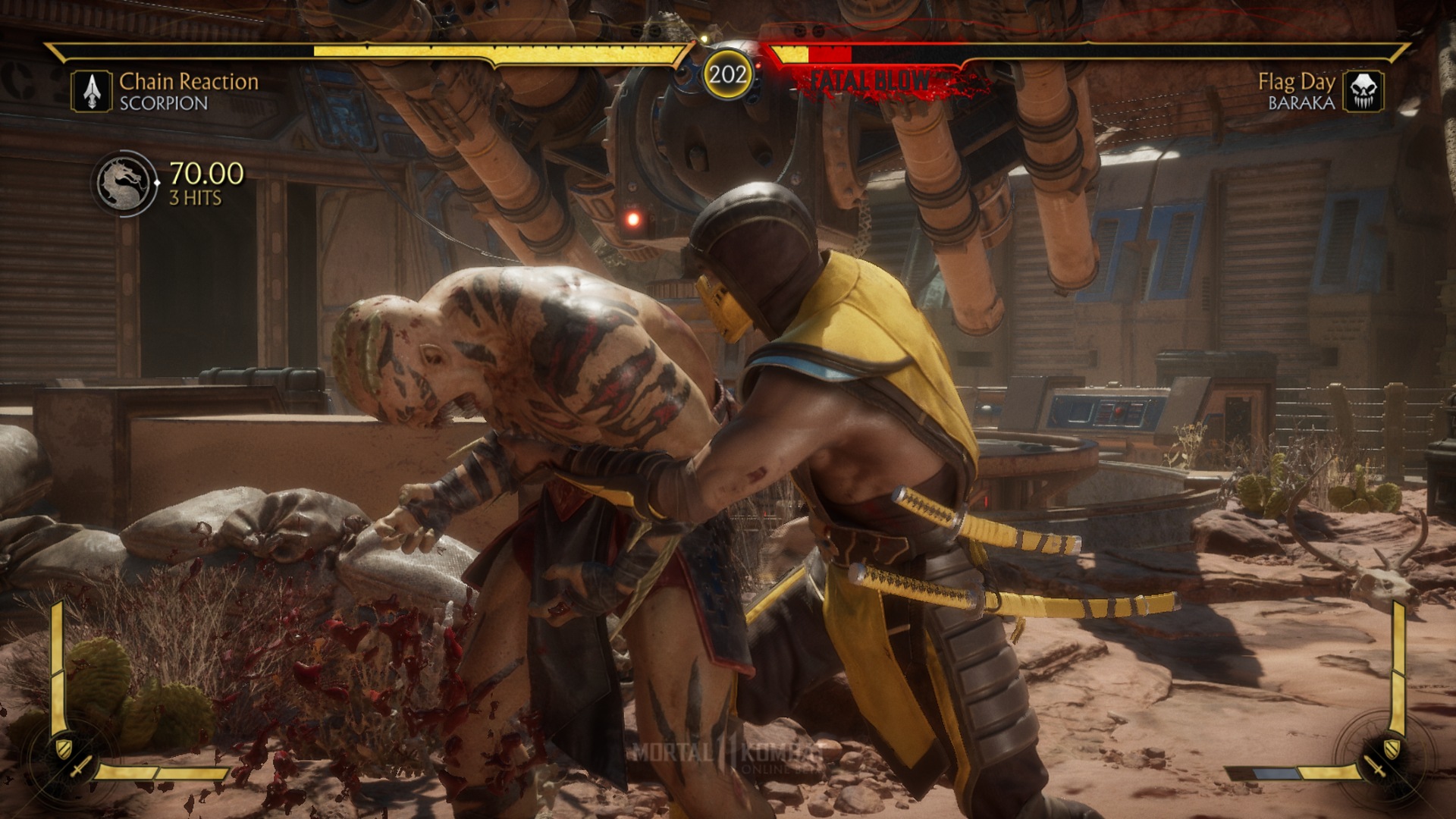Click Scorpion's defensive meter shield icon
The height and width of the screenshot is (819, 1456).
(63, 748)
